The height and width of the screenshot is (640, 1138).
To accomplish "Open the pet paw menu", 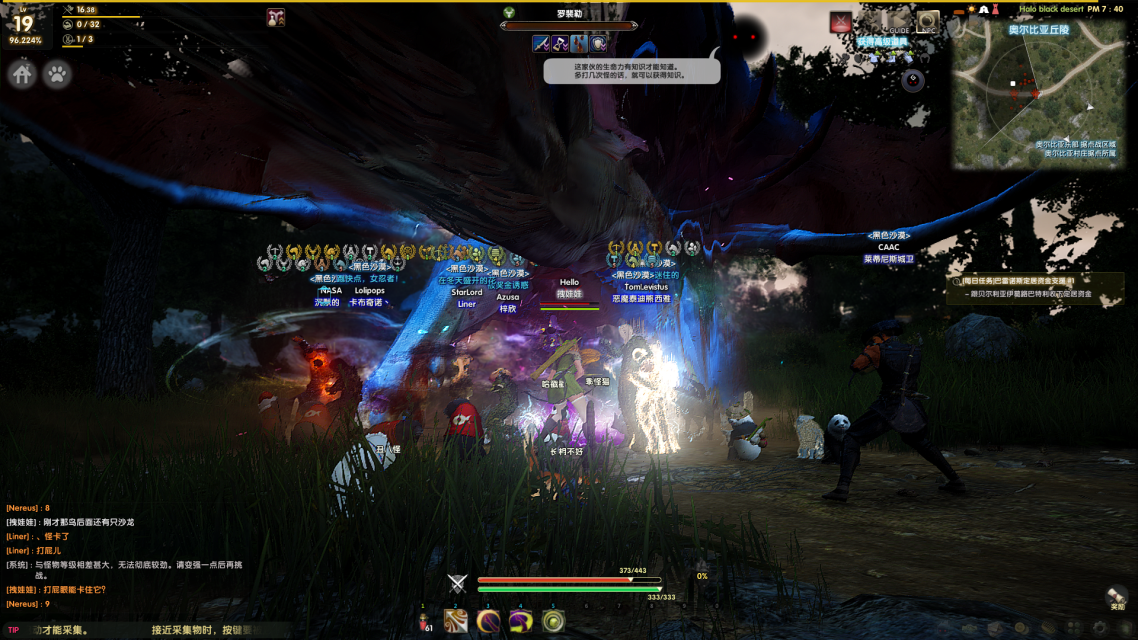I will coord(57,74).
